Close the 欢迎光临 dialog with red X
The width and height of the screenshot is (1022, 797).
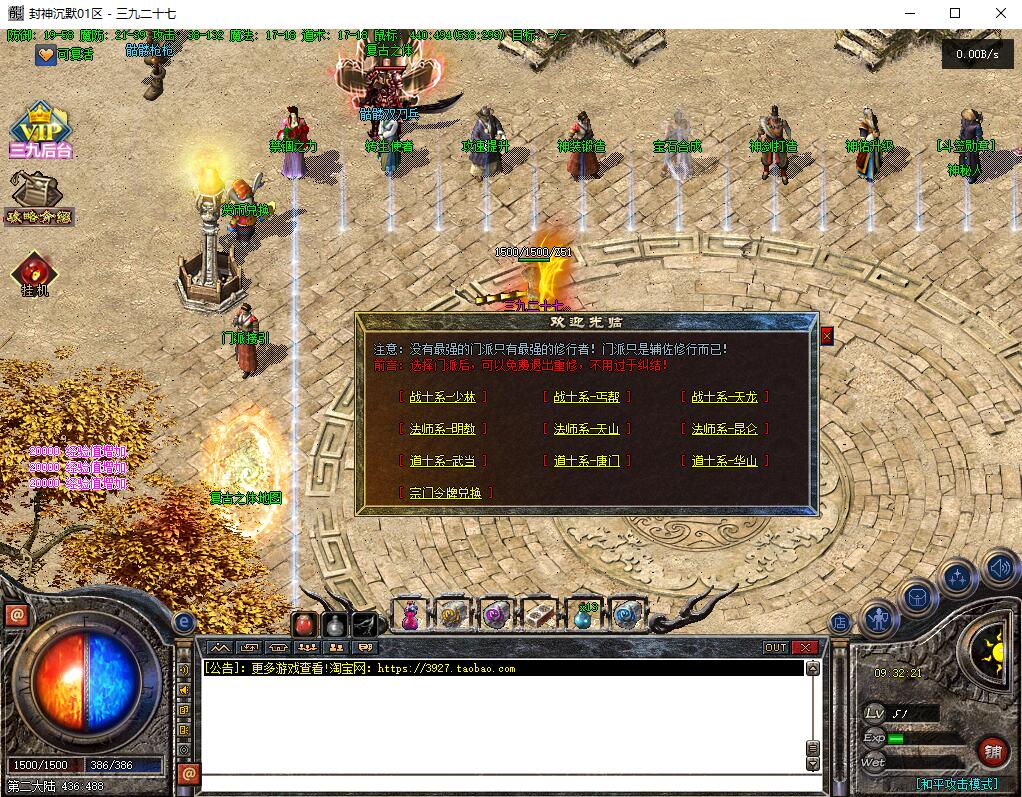pyautogui.click(x=827, y=336)
